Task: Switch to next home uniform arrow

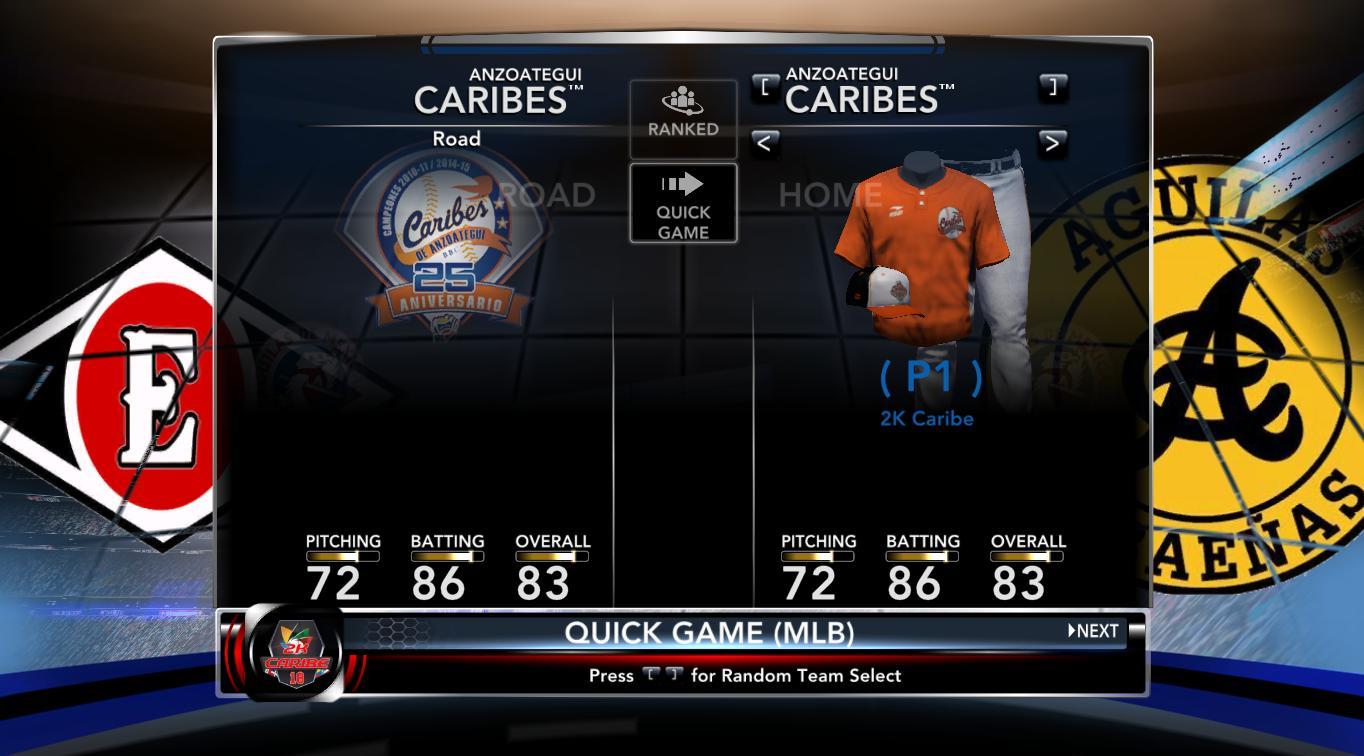Action: tap(1051, 143)
